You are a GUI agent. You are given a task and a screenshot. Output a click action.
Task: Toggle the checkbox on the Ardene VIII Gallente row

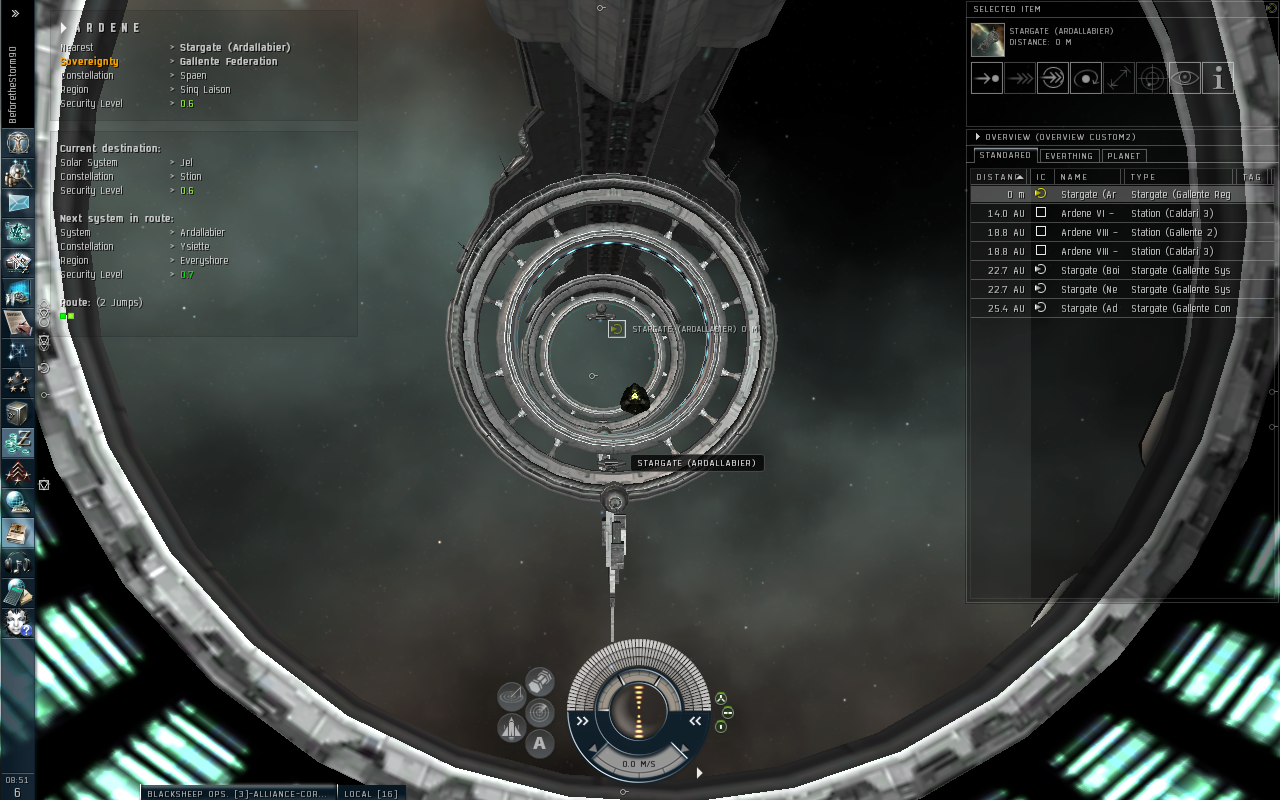pos(1041,232)
